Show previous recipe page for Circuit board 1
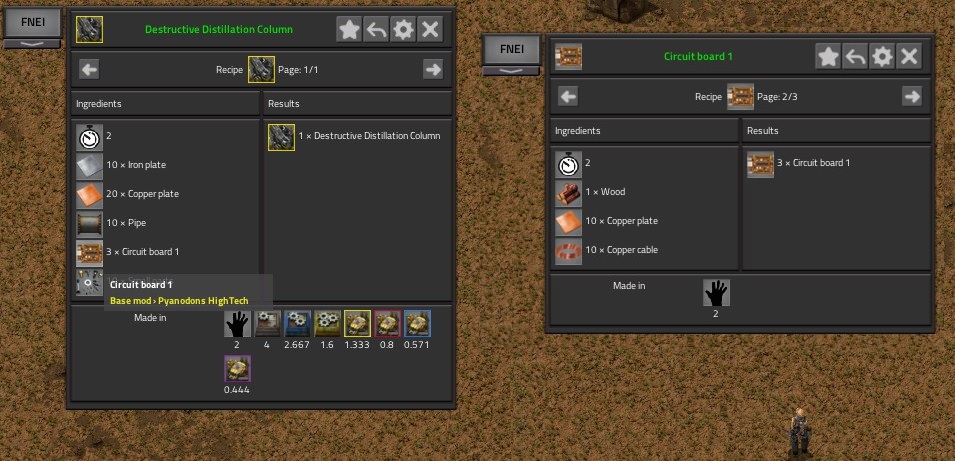This screenshot has width=955, height=461. [x=568, y=96]
